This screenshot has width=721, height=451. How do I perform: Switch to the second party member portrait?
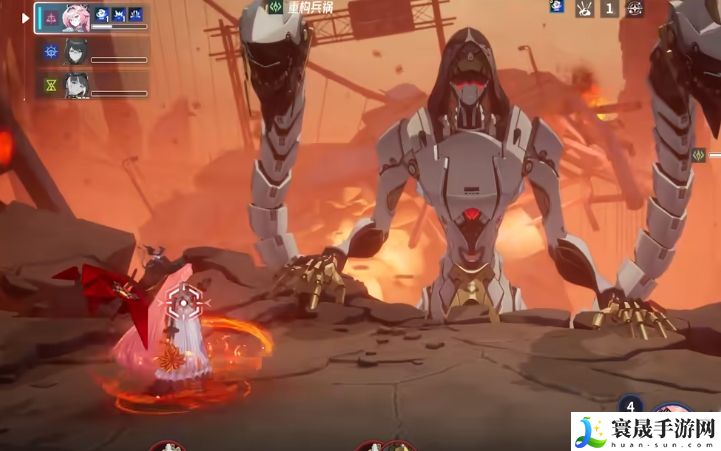pyautogui.click(x=75, y=51)
